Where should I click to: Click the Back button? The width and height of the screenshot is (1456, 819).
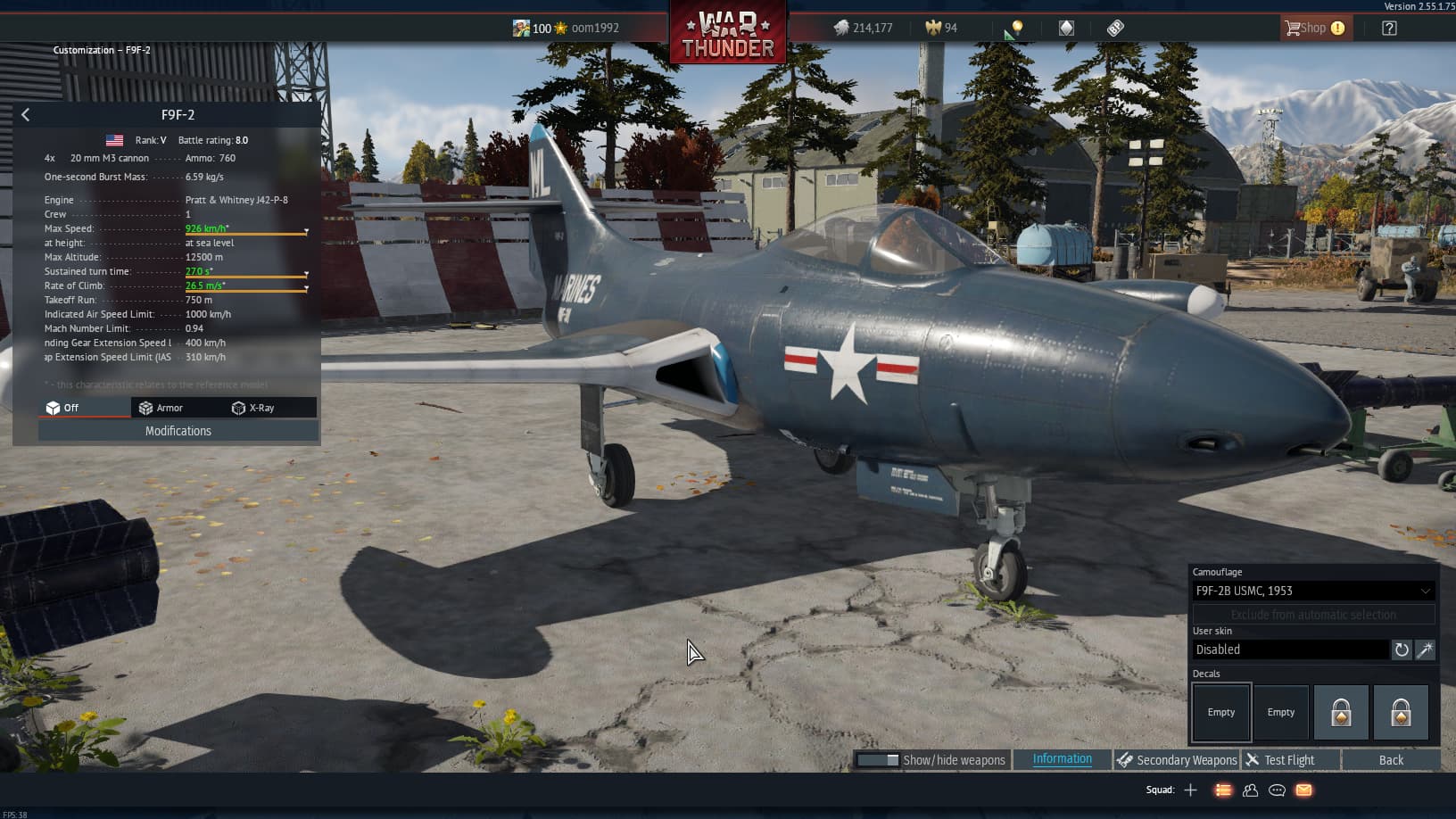(1391, 760)
